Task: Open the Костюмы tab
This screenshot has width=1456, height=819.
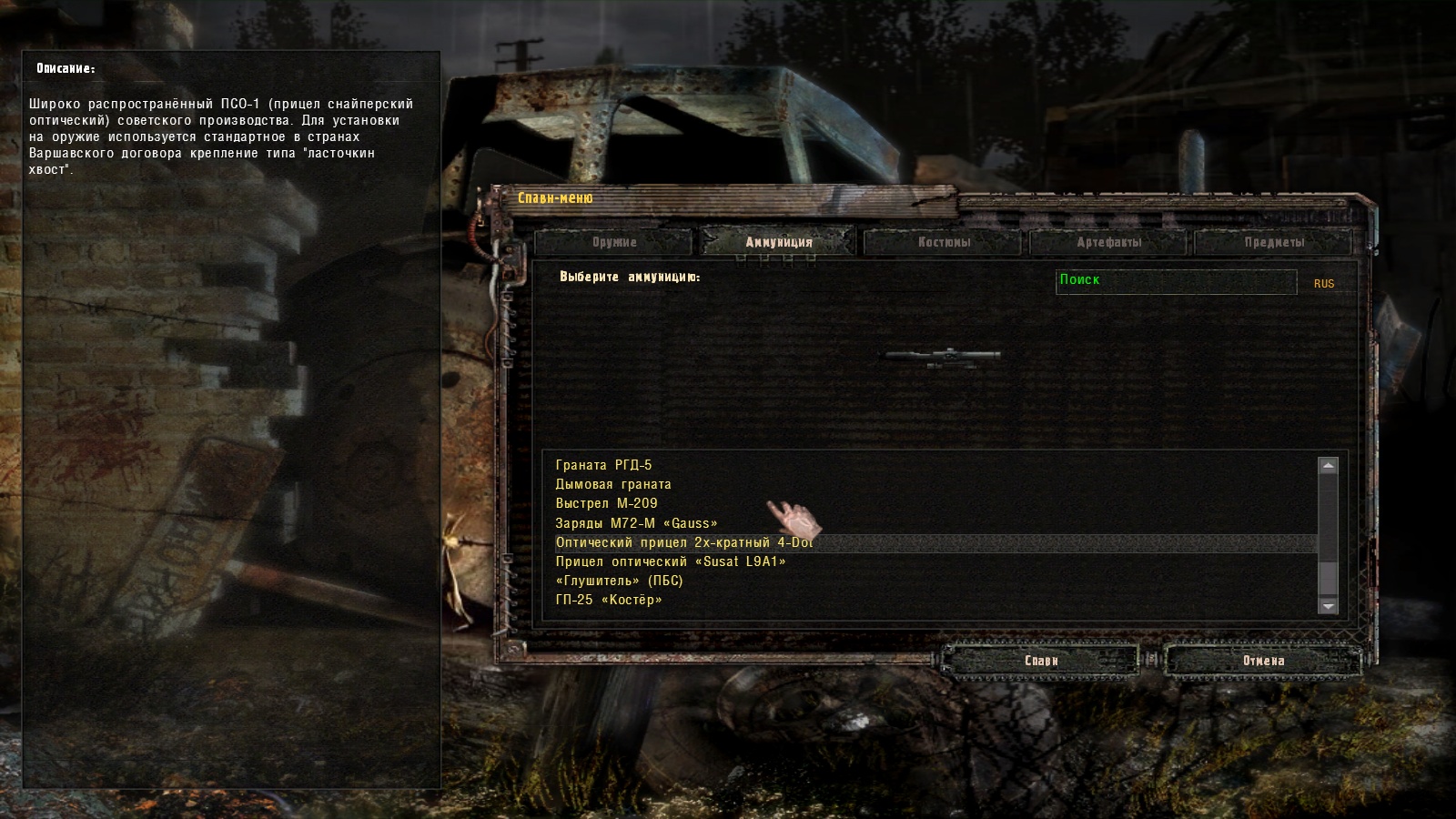Action: tap(944, 242)
